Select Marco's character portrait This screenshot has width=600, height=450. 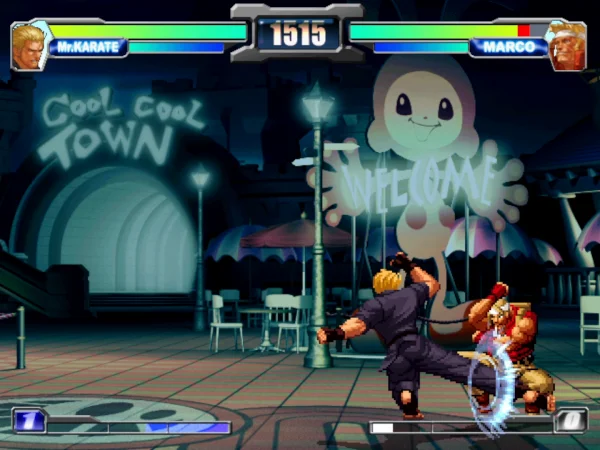(567, 47)
